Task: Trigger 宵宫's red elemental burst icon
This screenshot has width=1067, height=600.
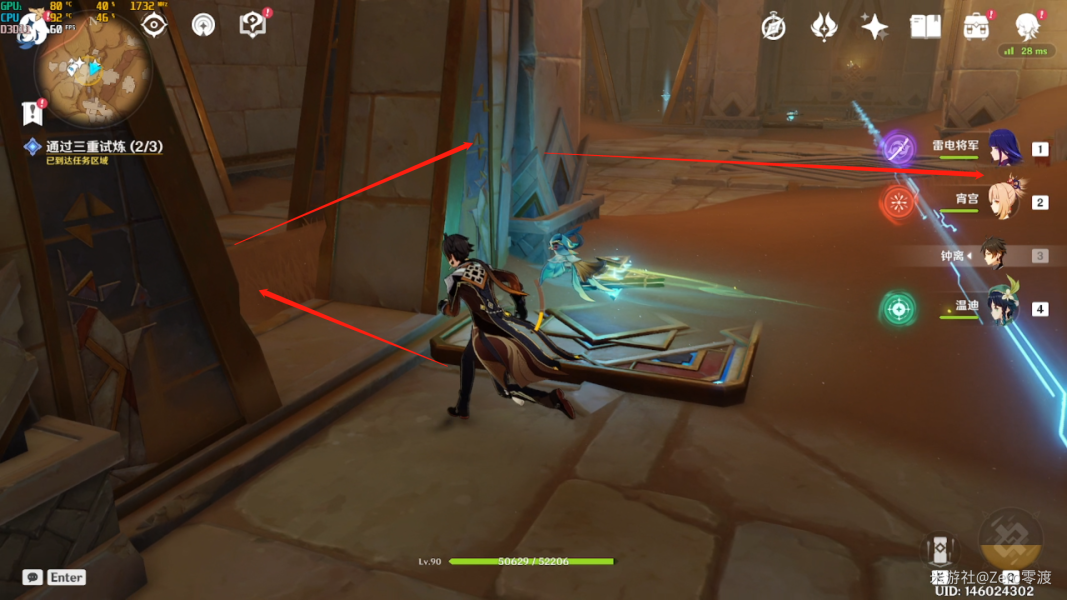Action: pos(898,202)
